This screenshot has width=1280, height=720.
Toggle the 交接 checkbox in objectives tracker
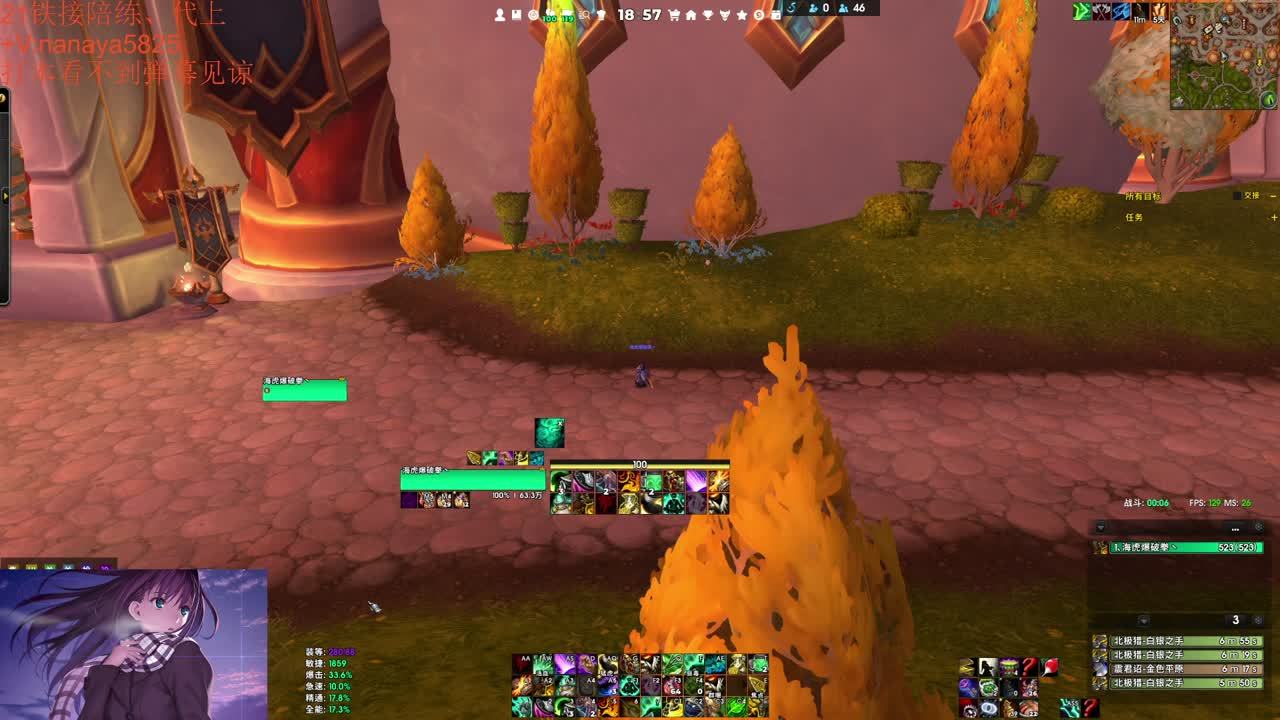click(1239, 196)
